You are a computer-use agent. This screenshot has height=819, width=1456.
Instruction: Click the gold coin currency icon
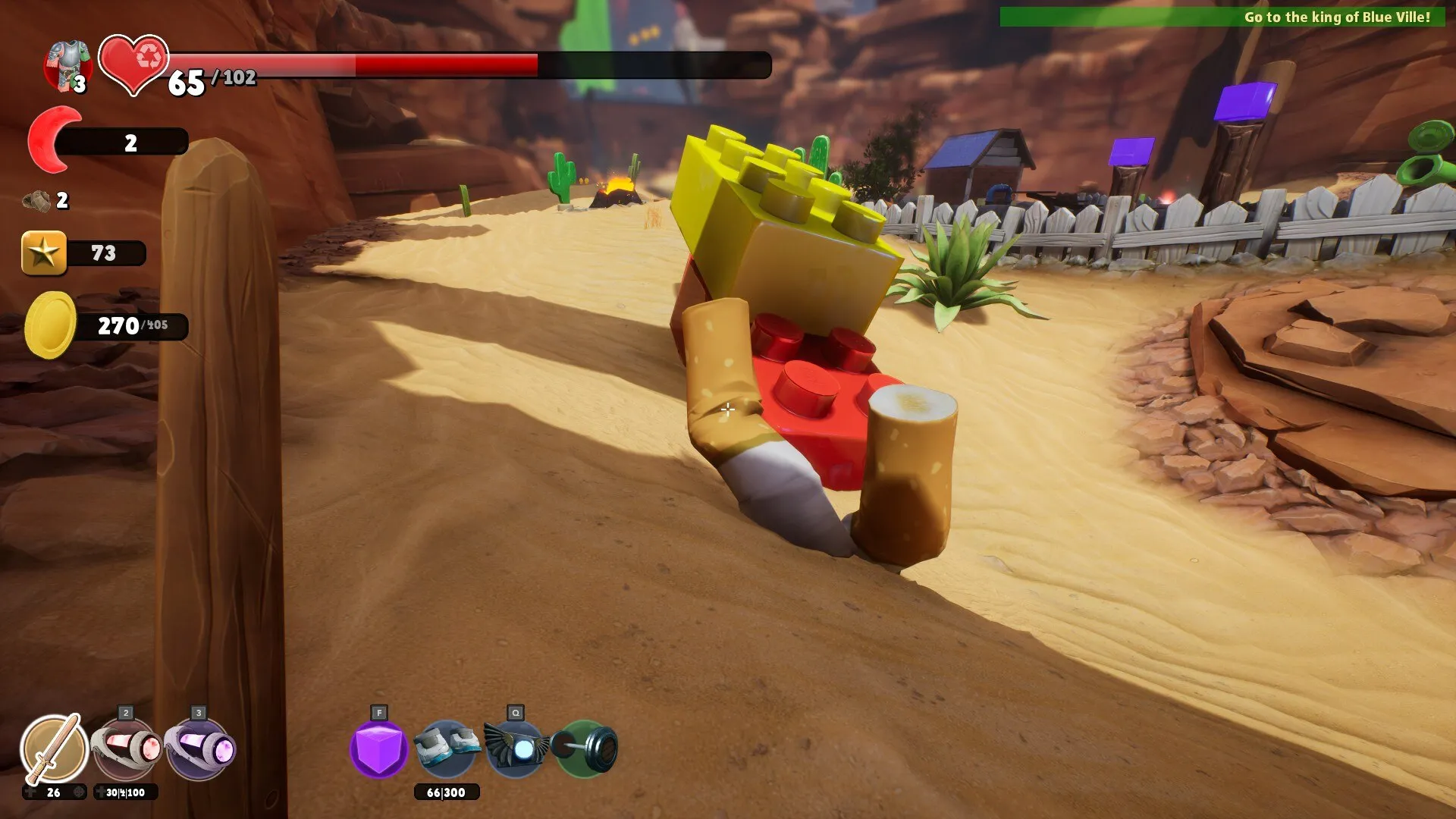point(50,325)
